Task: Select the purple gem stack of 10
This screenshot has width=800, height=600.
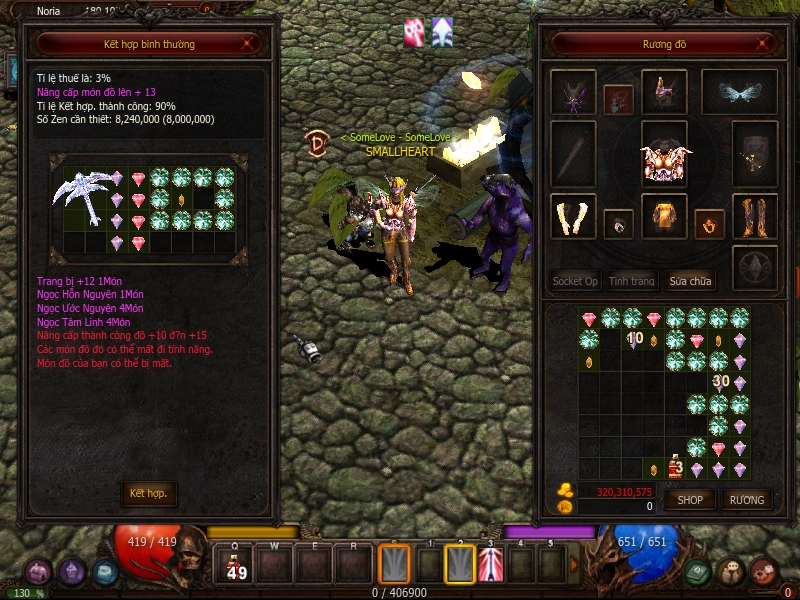Action: point(633,340)
